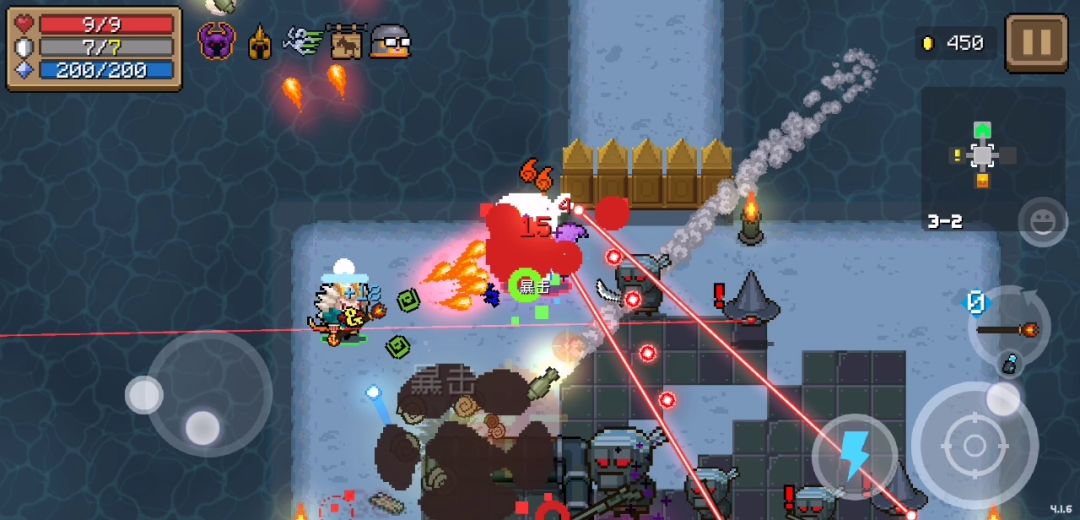Inspect the helmet with glasses buff icon

coord(390,42)
